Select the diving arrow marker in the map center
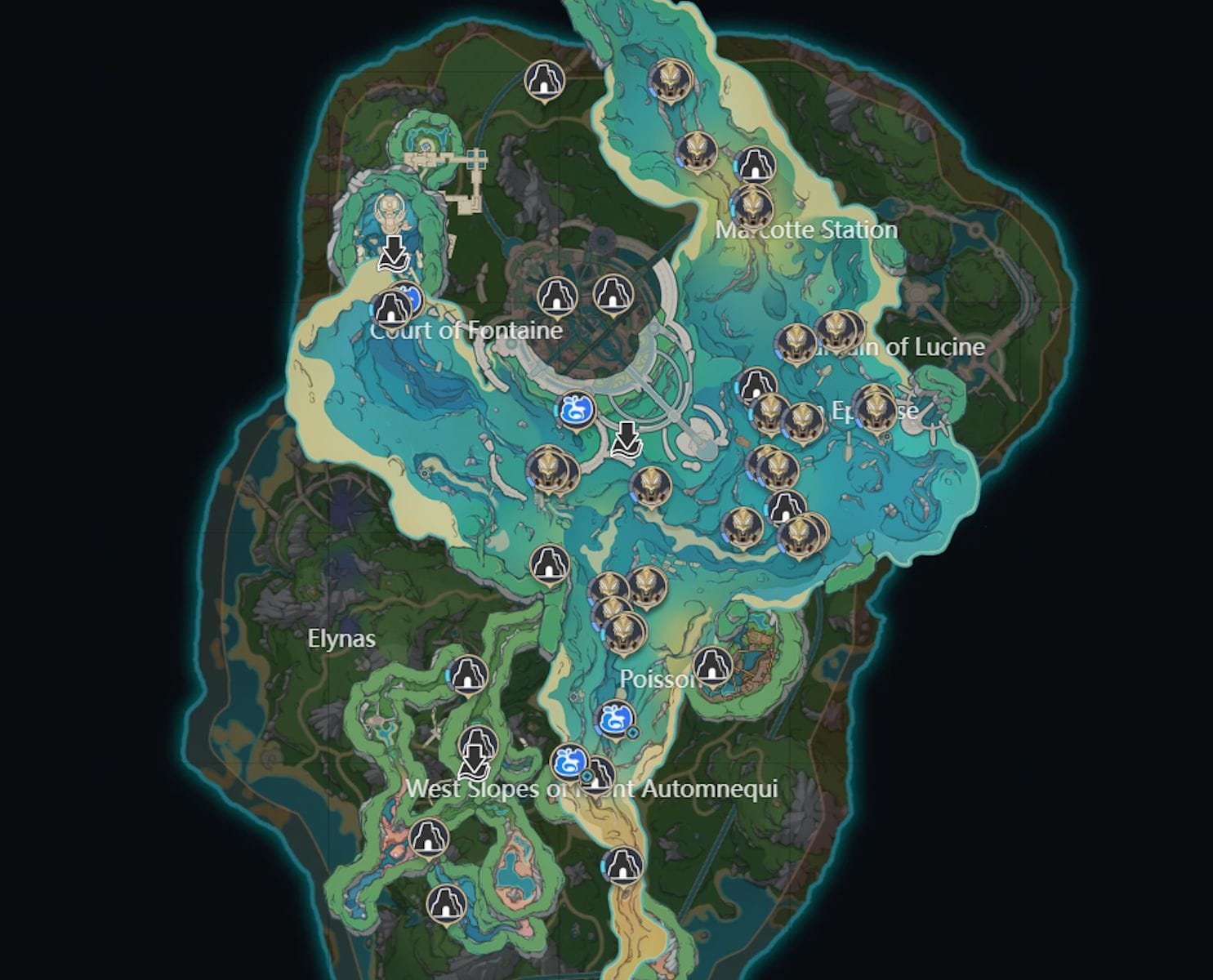The height and width of the screenshot is (980, 1213). (627, 439)
